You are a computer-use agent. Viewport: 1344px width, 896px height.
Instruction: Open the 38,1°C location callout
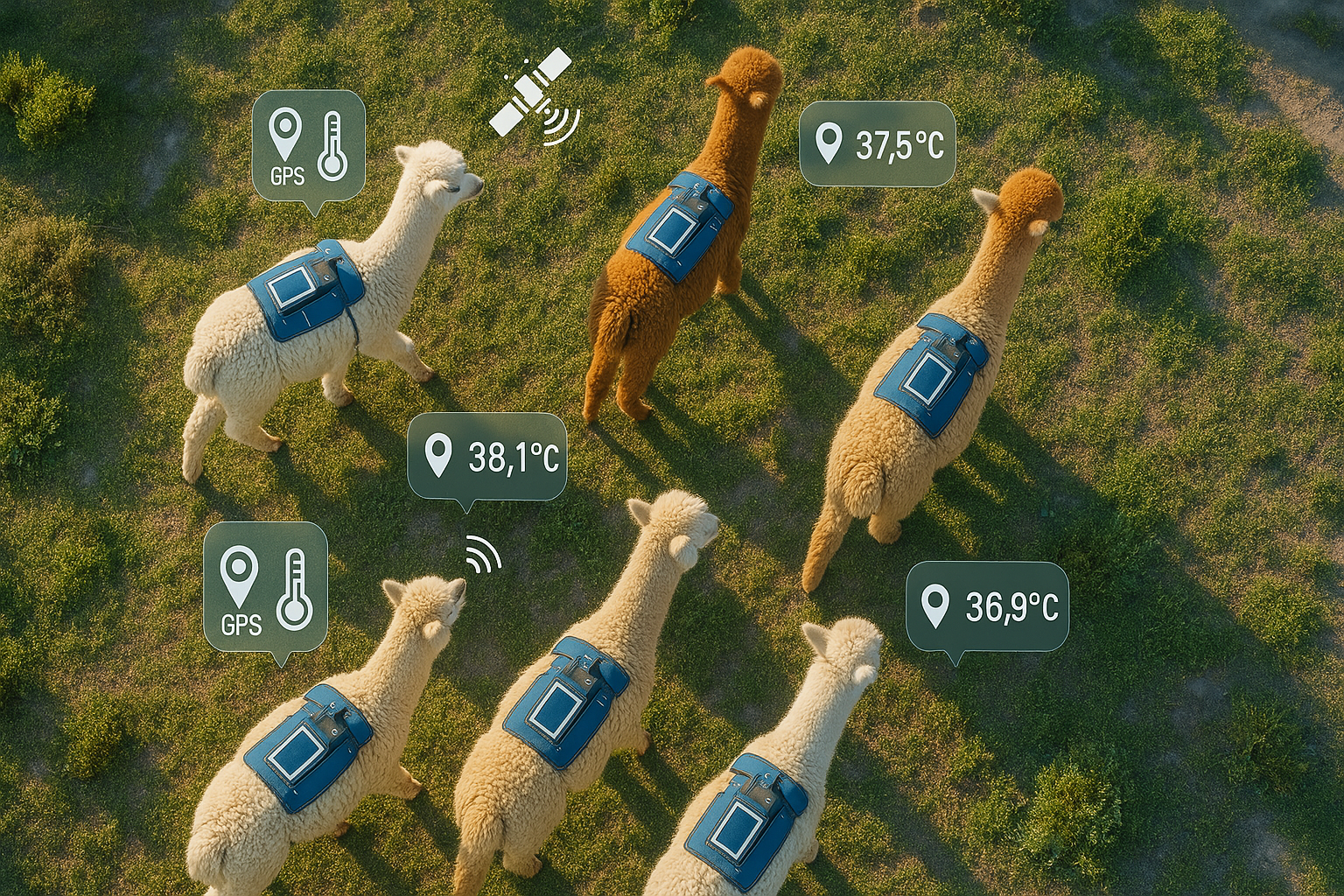click(487, 457)
